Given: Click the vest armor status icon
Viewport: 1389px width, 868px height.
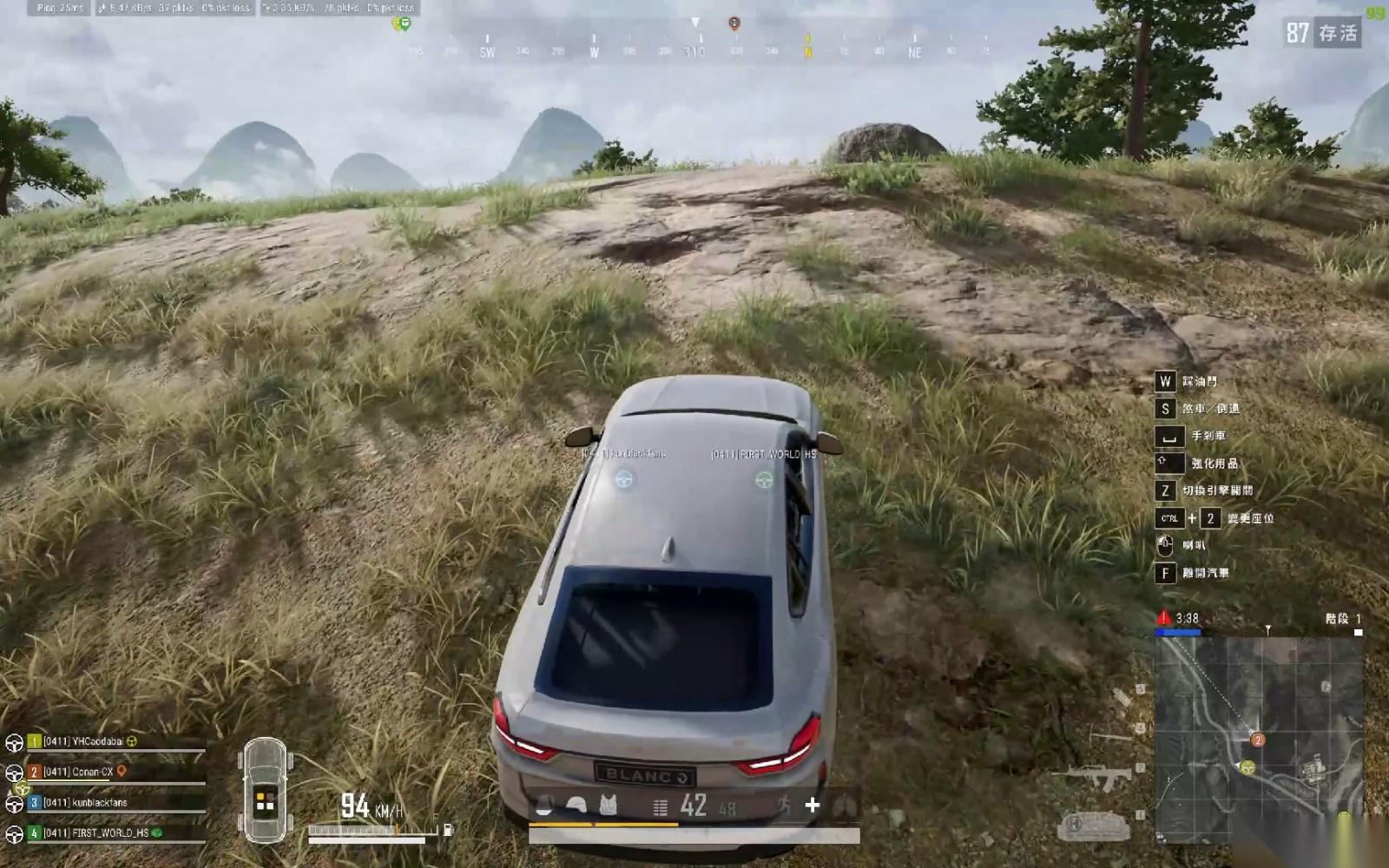Looking at the screenshot, I should (609, 806).
